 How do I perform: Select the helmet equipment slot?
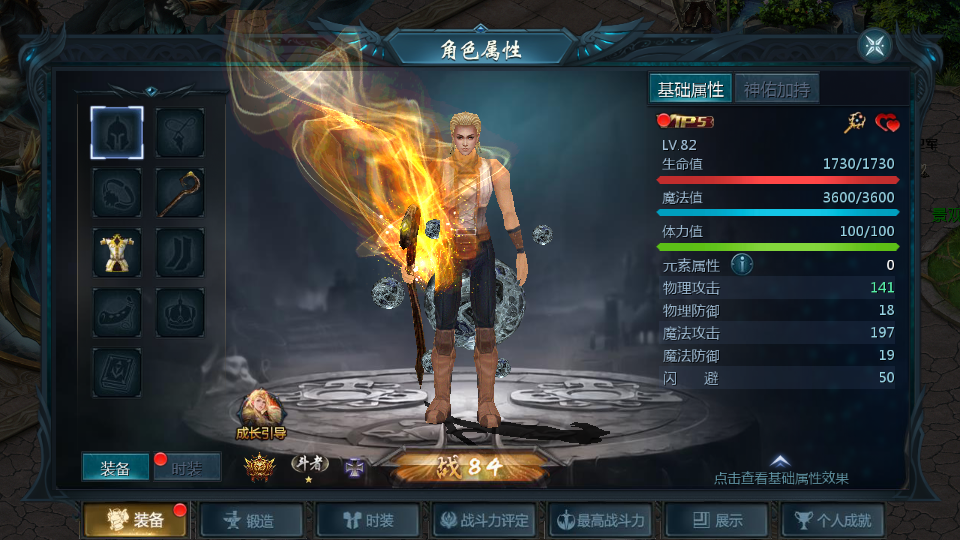point(117,132)
